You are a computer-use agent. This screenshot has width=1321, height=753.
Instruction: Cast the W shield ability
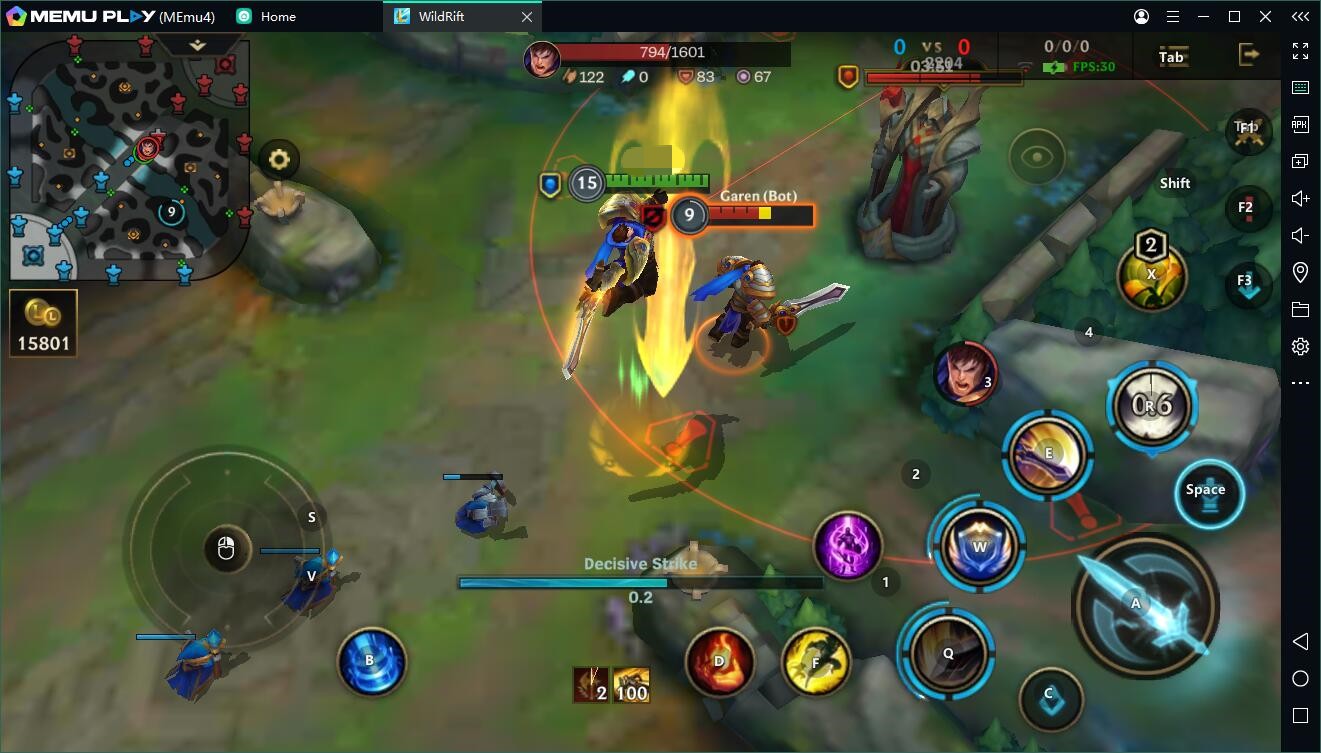click(978, 546)
